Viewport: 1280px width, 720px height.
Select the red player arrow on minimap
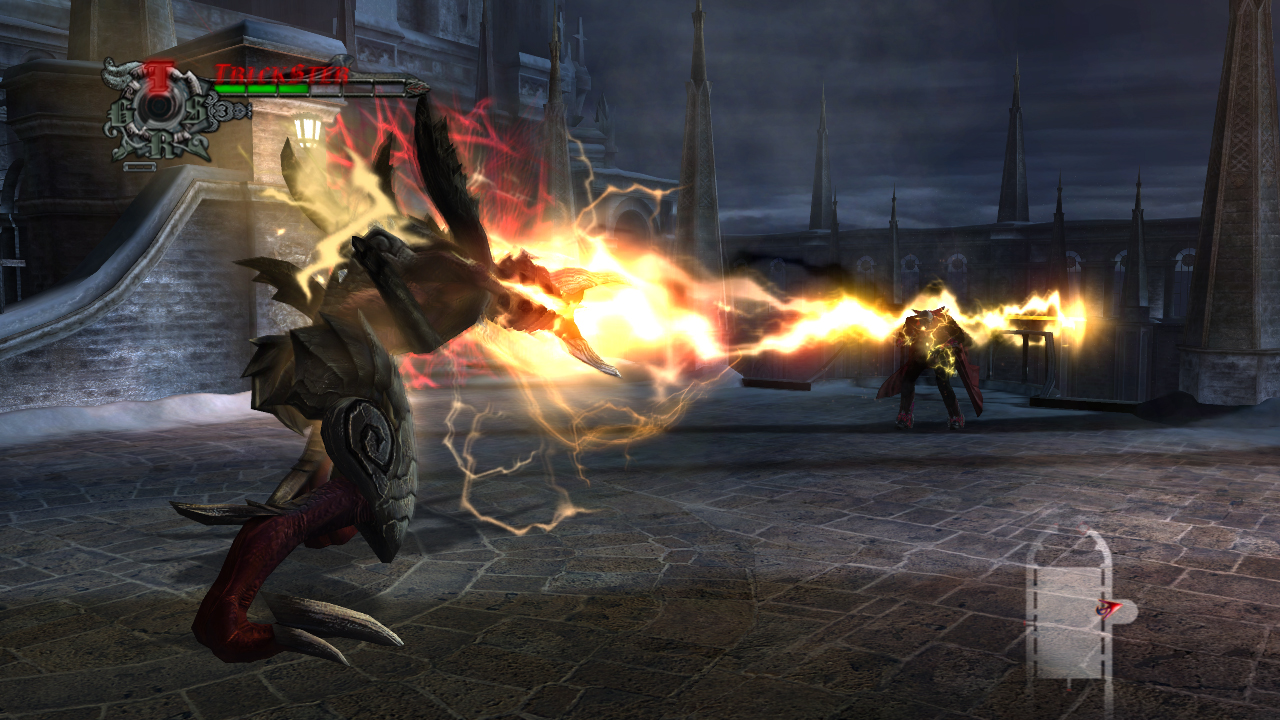coord(1107,607)
